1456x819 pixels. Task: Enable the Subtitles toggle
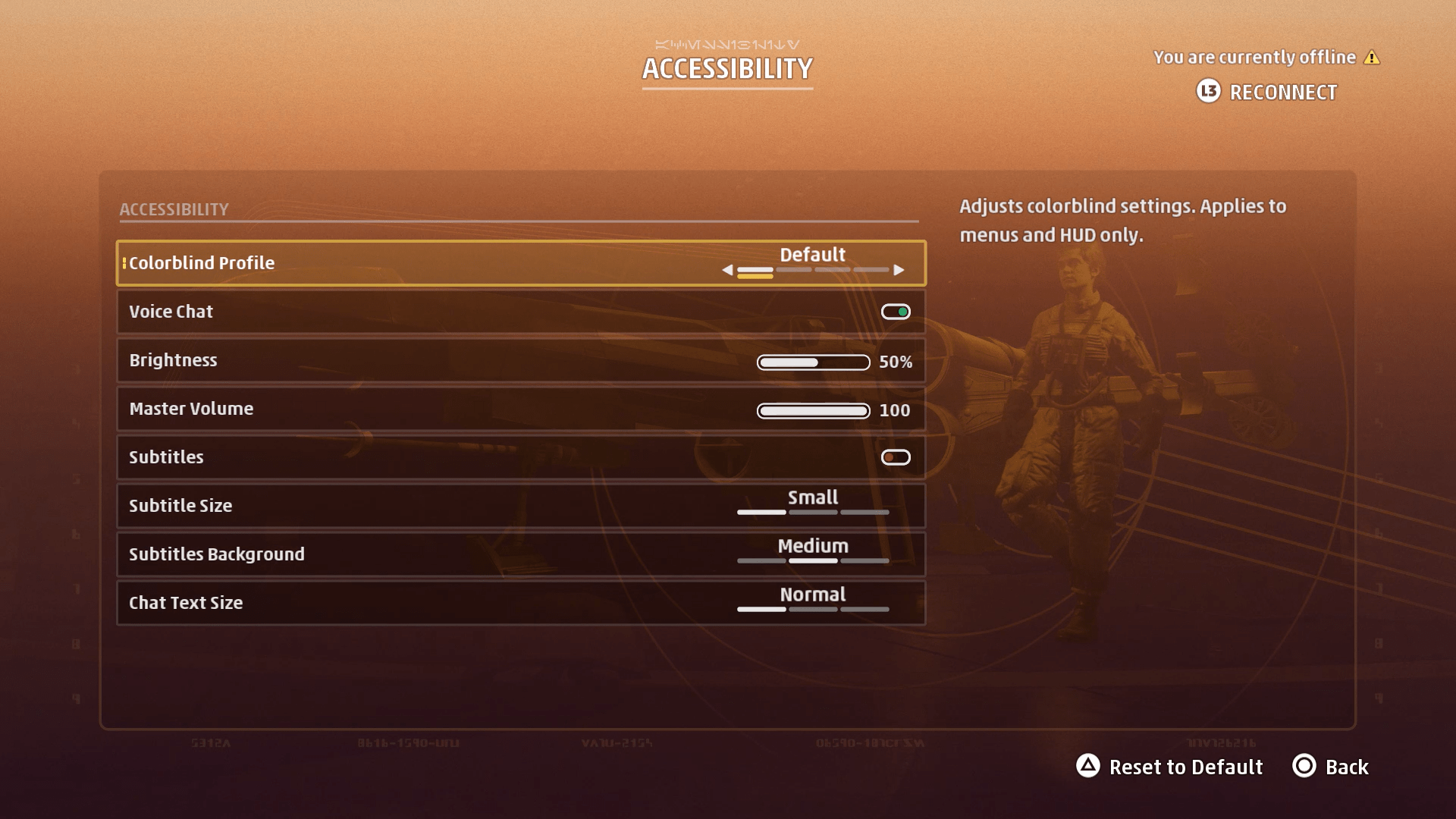click(x=896, y=457)
